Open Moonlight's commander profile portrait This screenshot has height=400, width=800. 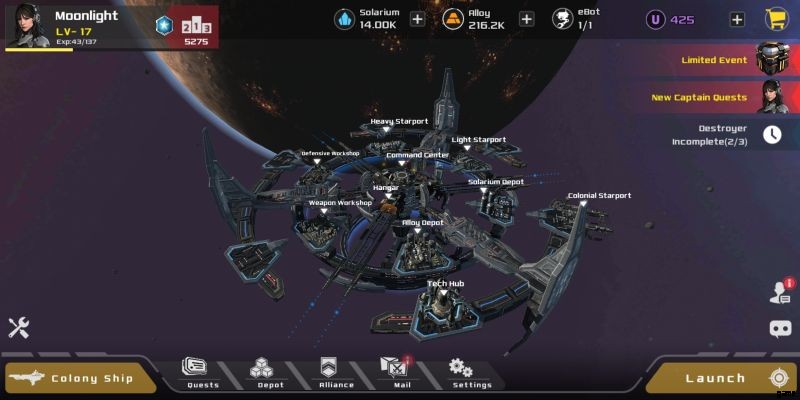coord(25,24)
